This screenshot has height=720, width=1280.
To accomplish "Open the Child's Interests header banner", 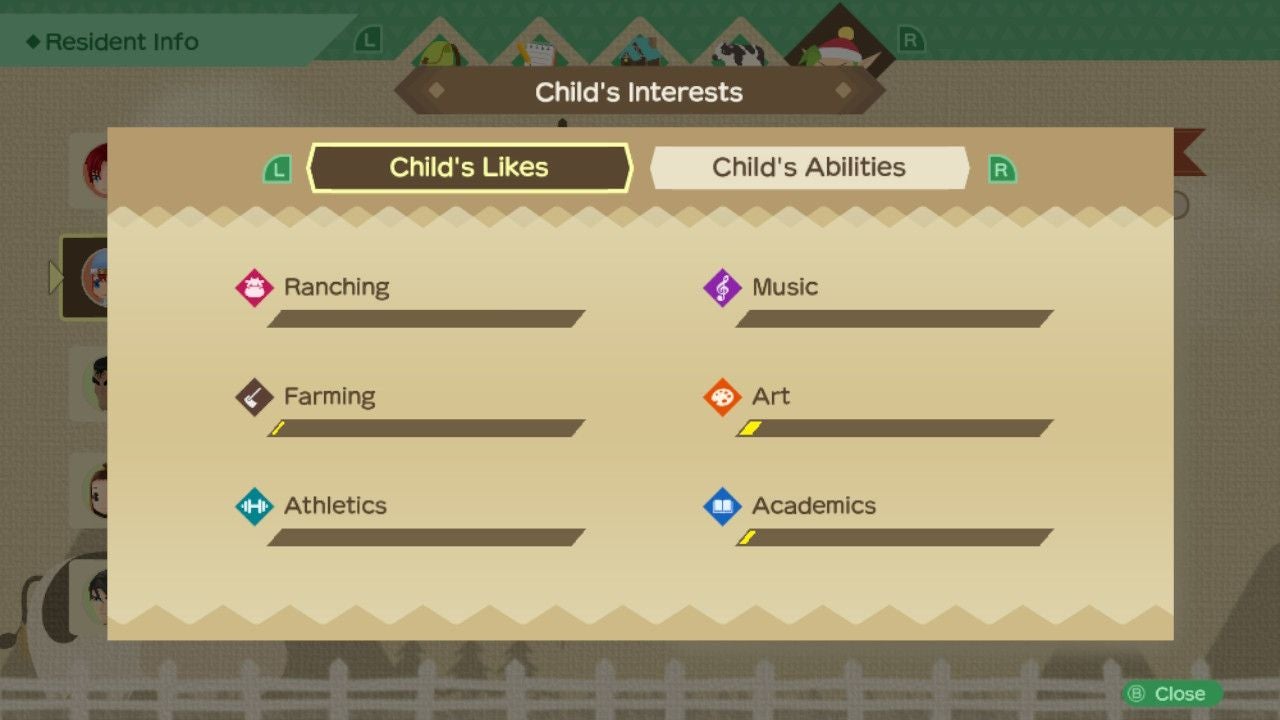I will click(x=639, y=91).
